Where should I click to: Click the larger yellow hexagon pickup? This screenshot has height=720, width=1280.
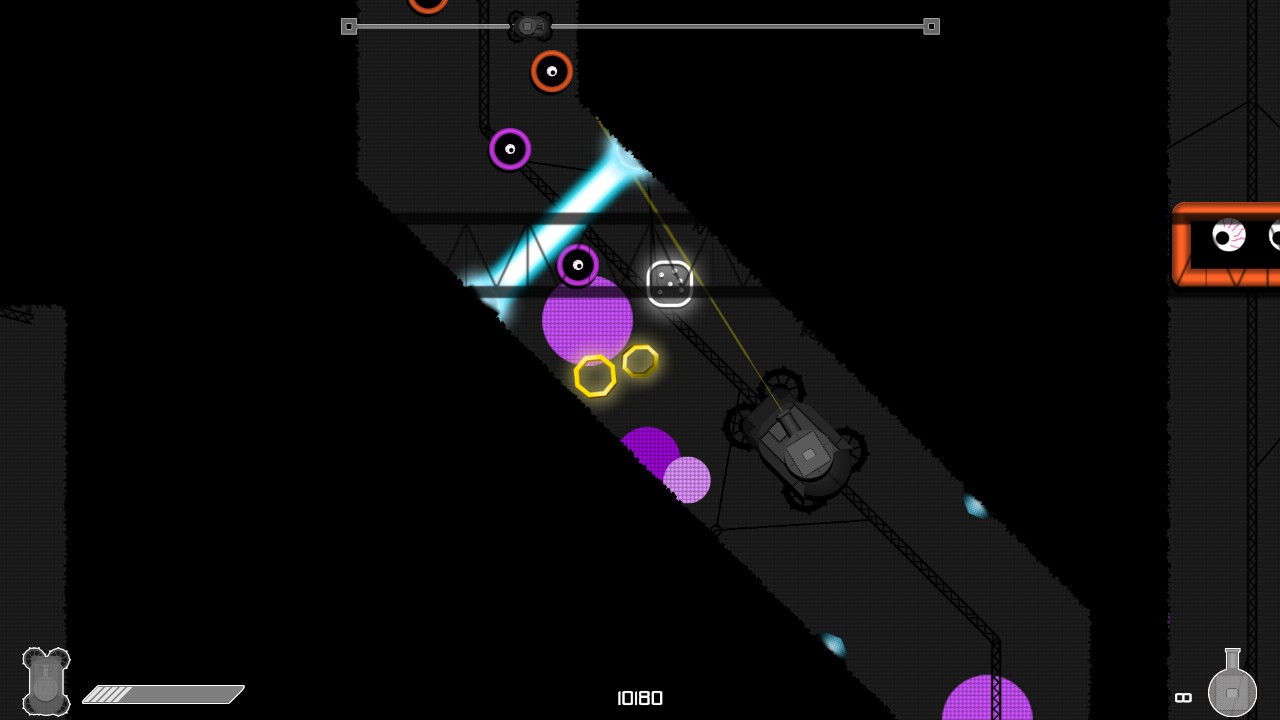[596, 378]
